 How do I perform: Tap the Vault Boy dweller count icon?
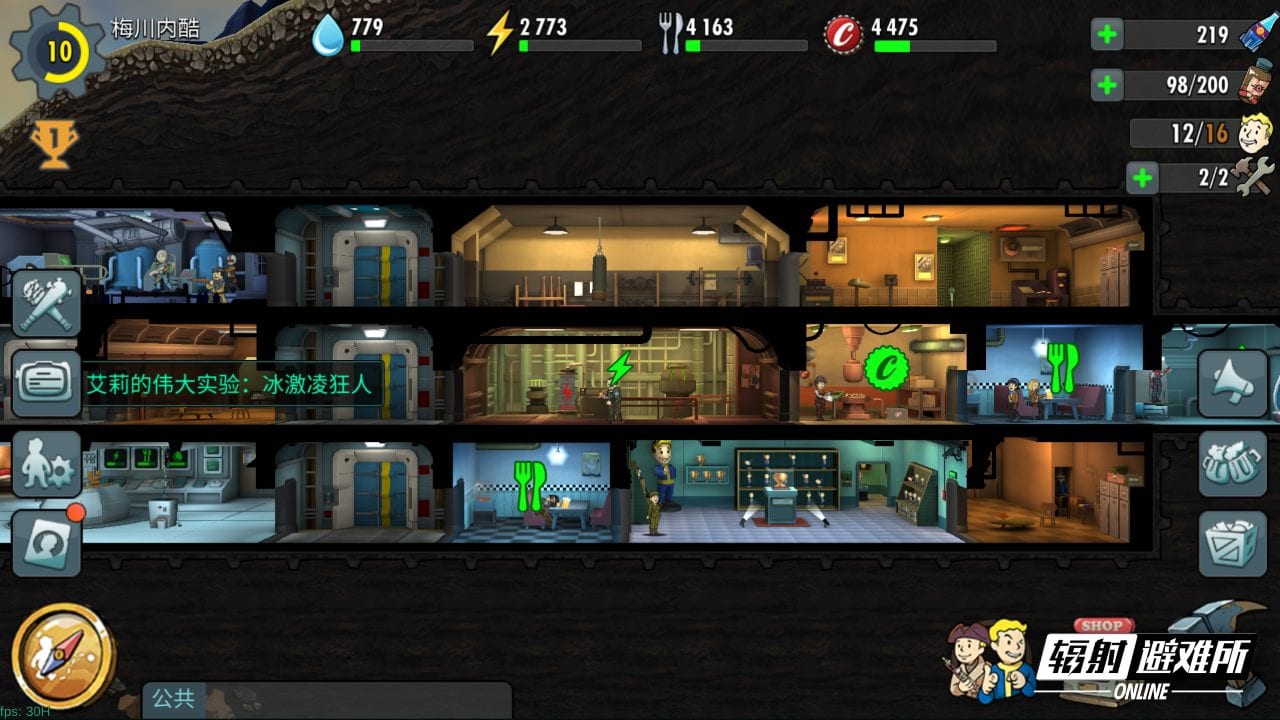pos(1255,132)
